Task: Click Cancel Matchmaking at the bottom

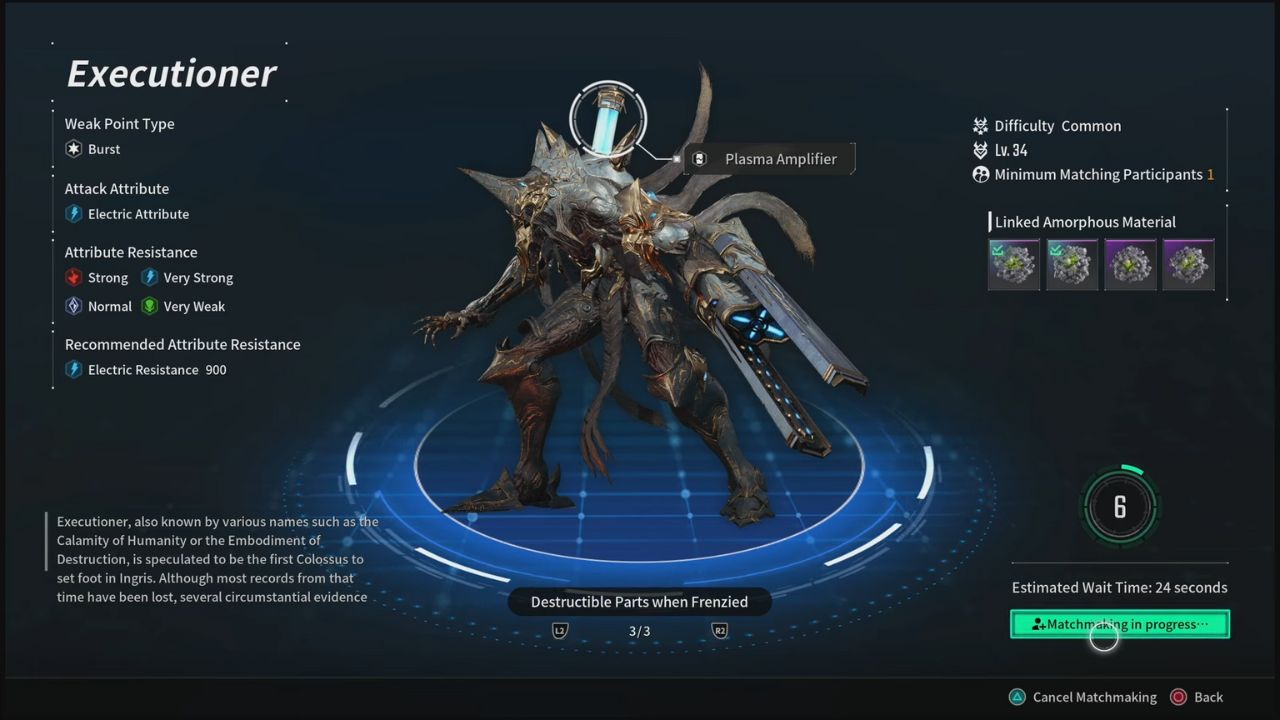Action: point(1094,697)
